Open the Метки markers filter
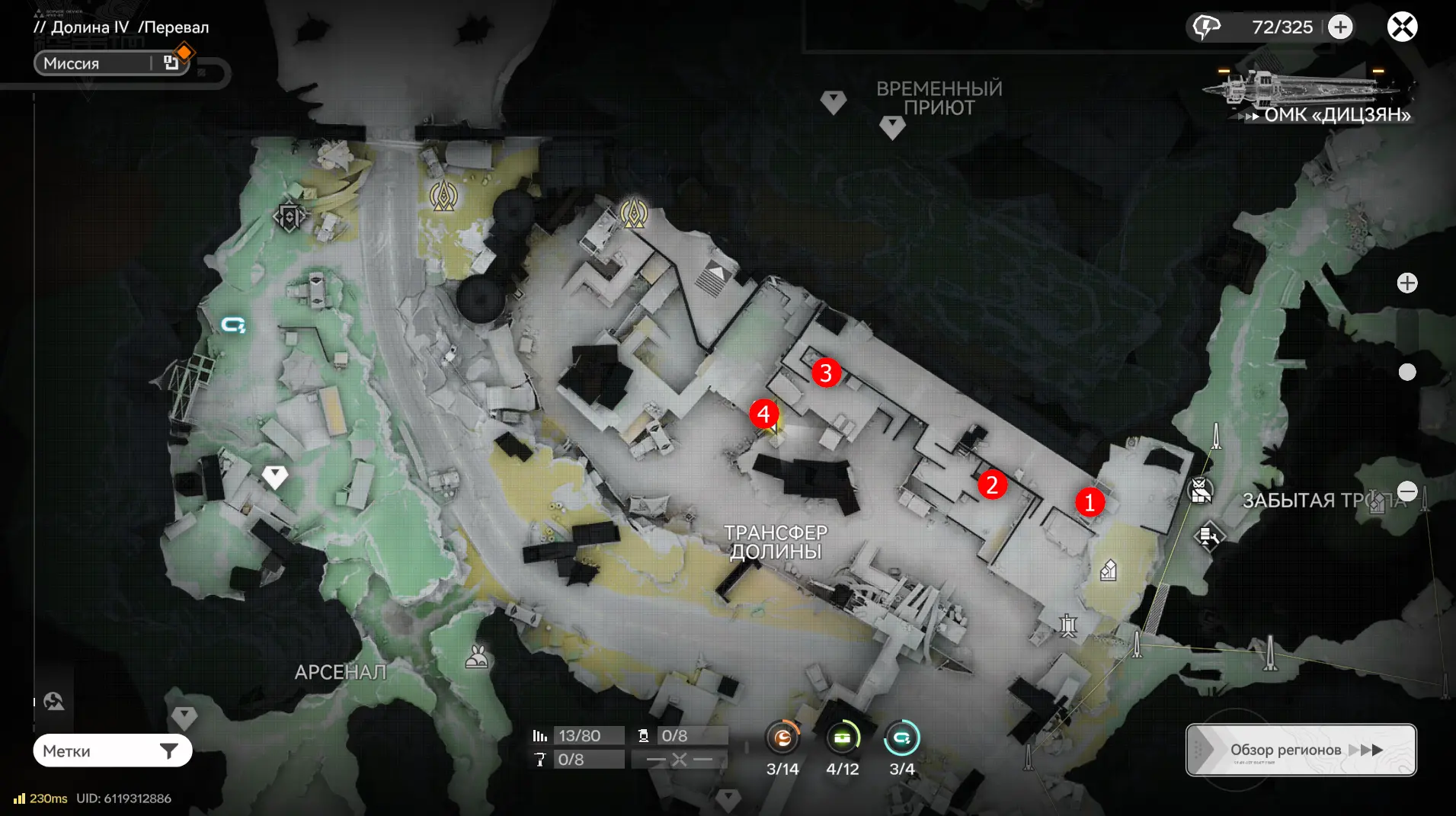This screenshot has height=816, width=1456. [x=112, y=751]
